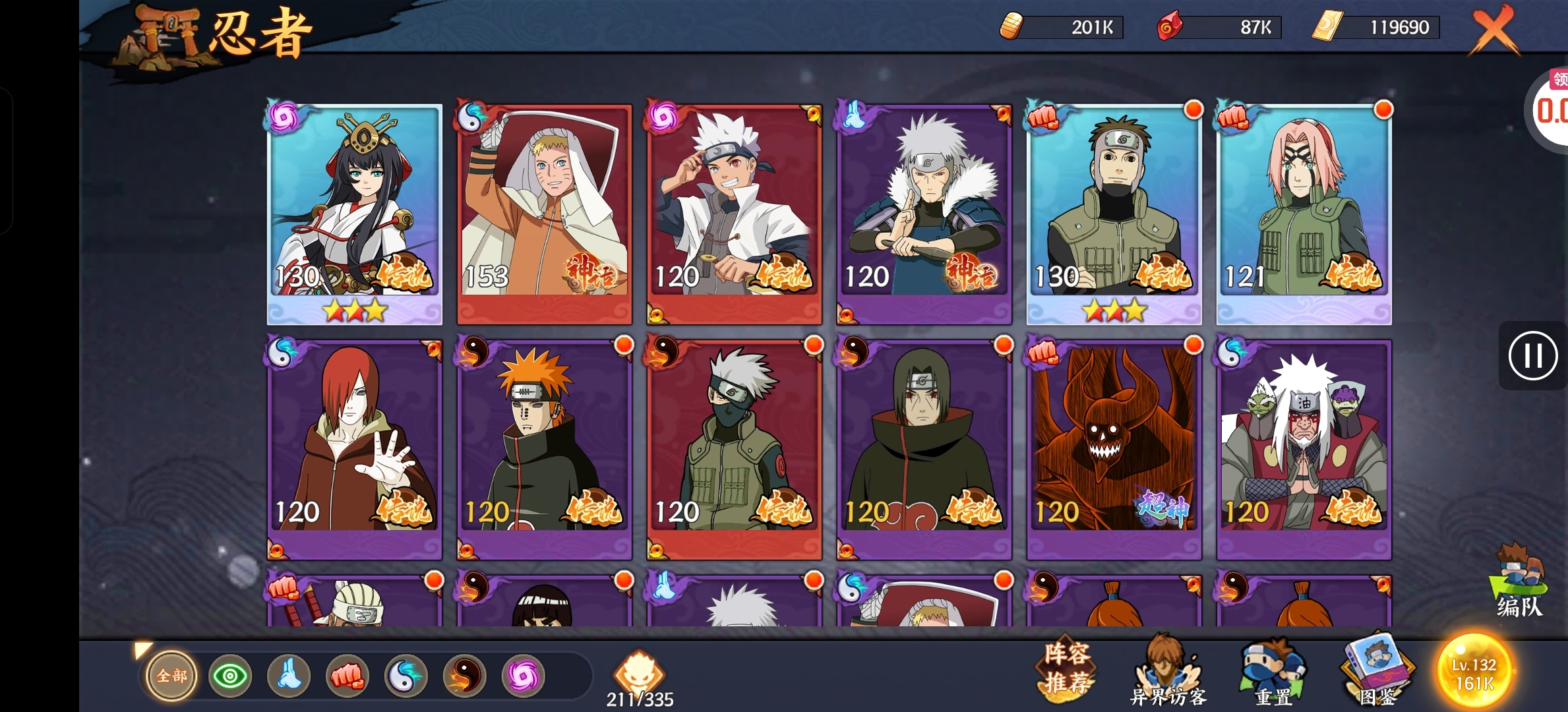The width and height of the screenshot is (1568, 712).
Task: Close the ninja screen with the X
Action: pos(1495,30)
